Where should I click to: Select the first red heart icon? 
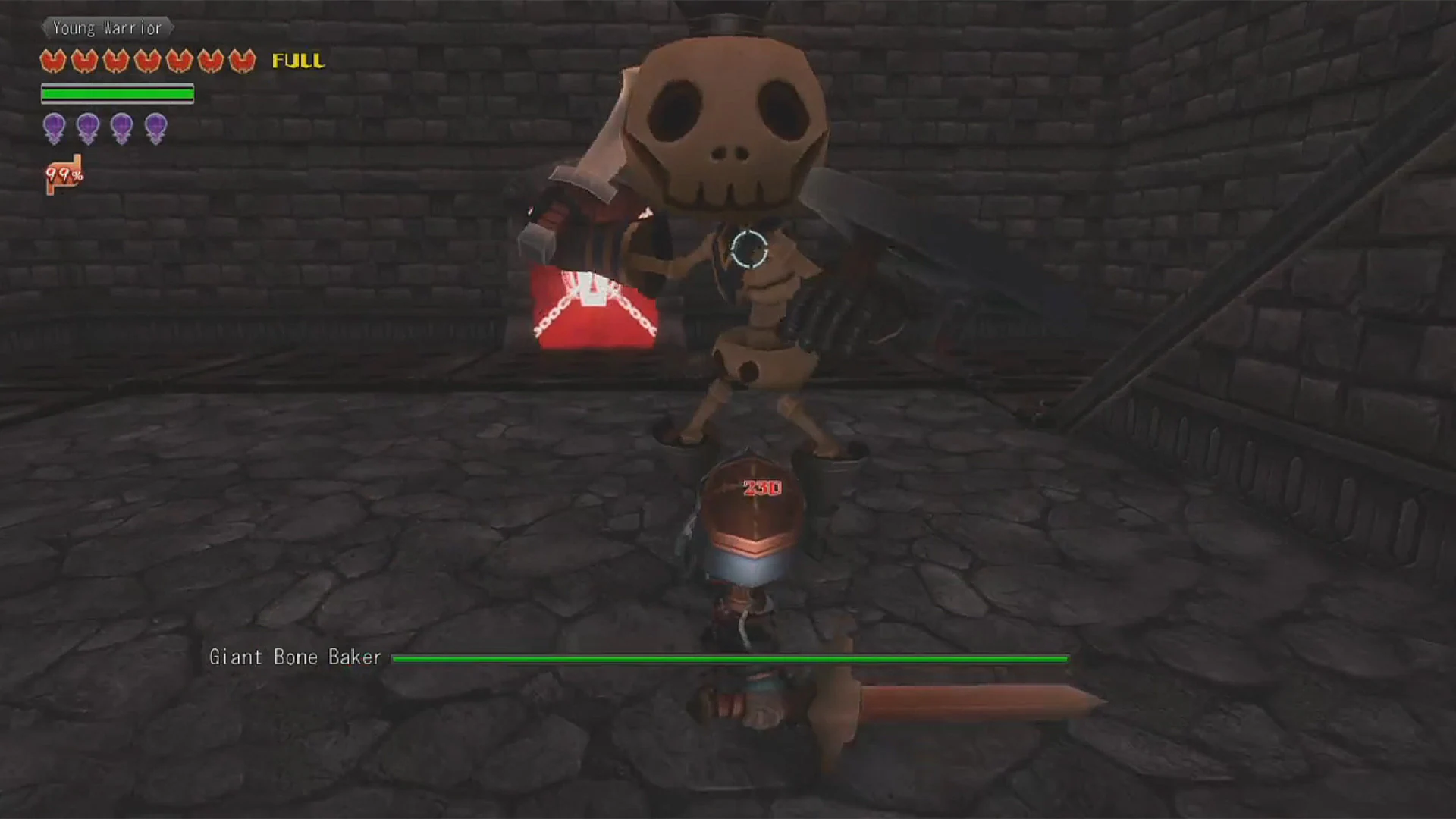[x=53, y=61]
